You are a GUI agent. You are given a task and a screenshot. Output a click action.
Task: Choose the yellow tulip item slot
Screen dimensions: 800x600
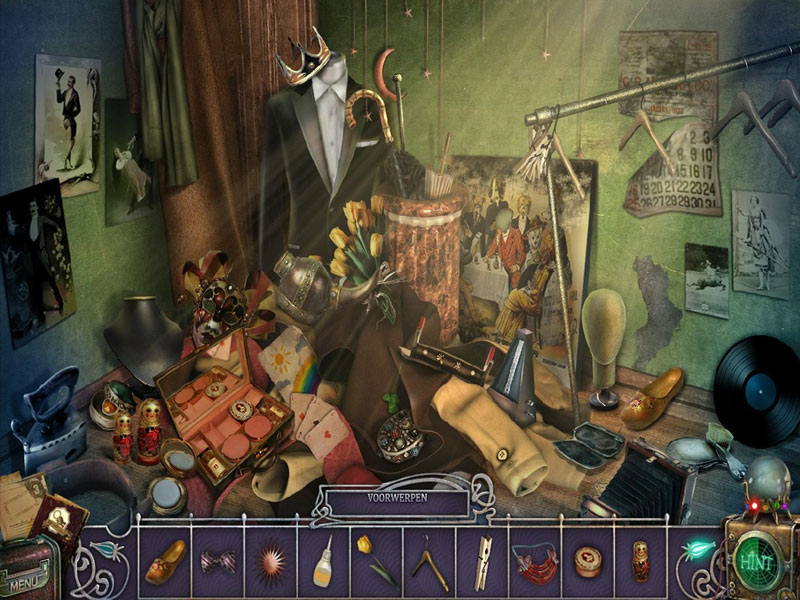(x=376, y=561)
